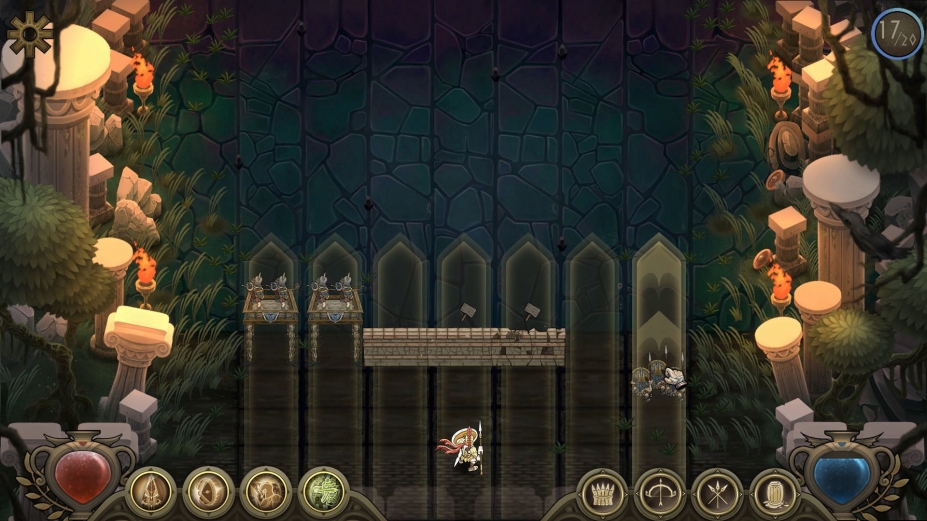
Task: Open settings with the gear icon
Action: [29, 32]
